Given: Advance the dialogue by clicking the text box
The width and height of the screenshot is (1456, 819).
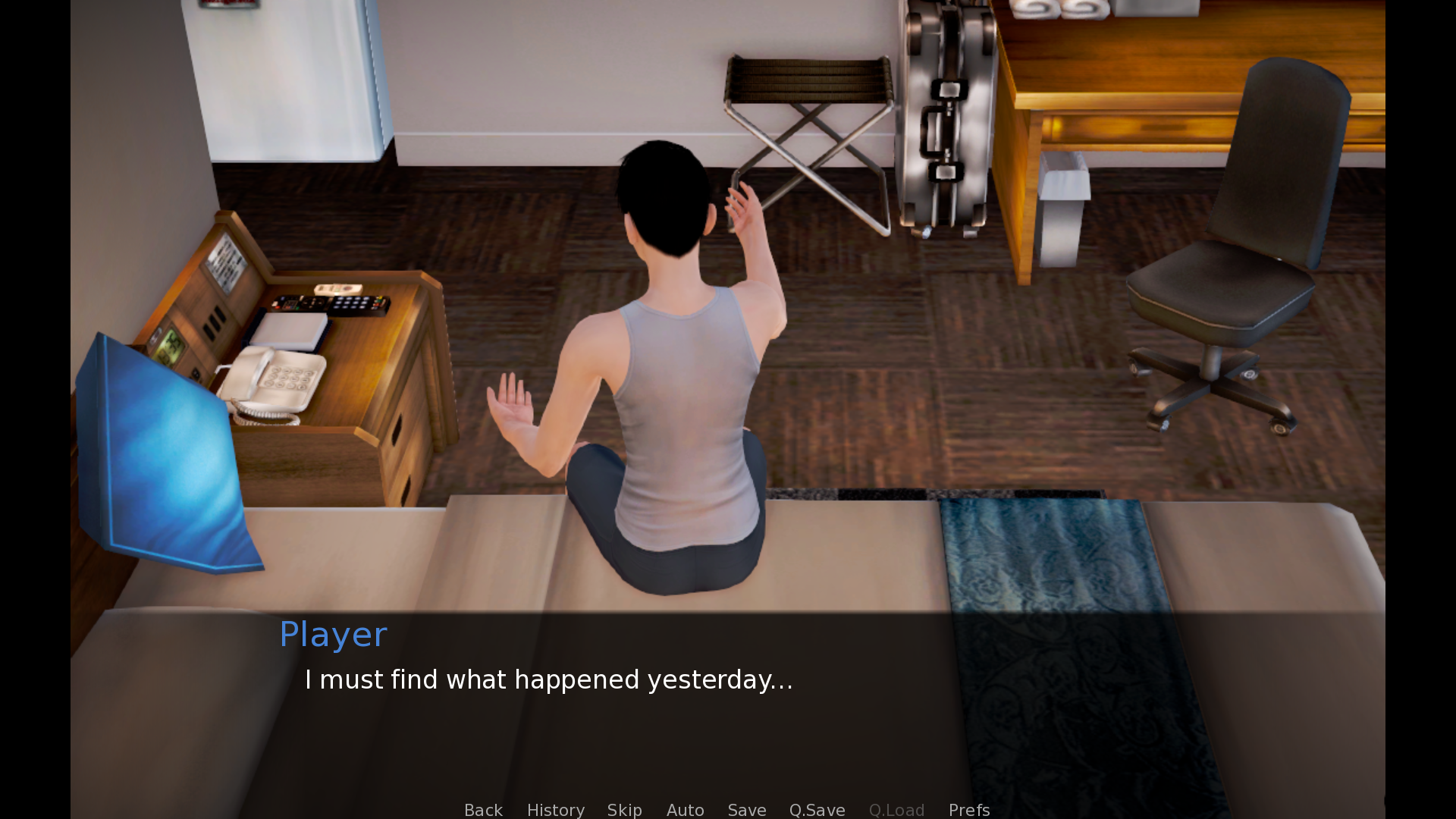Looking at the screenshot, I should point(728,705).
